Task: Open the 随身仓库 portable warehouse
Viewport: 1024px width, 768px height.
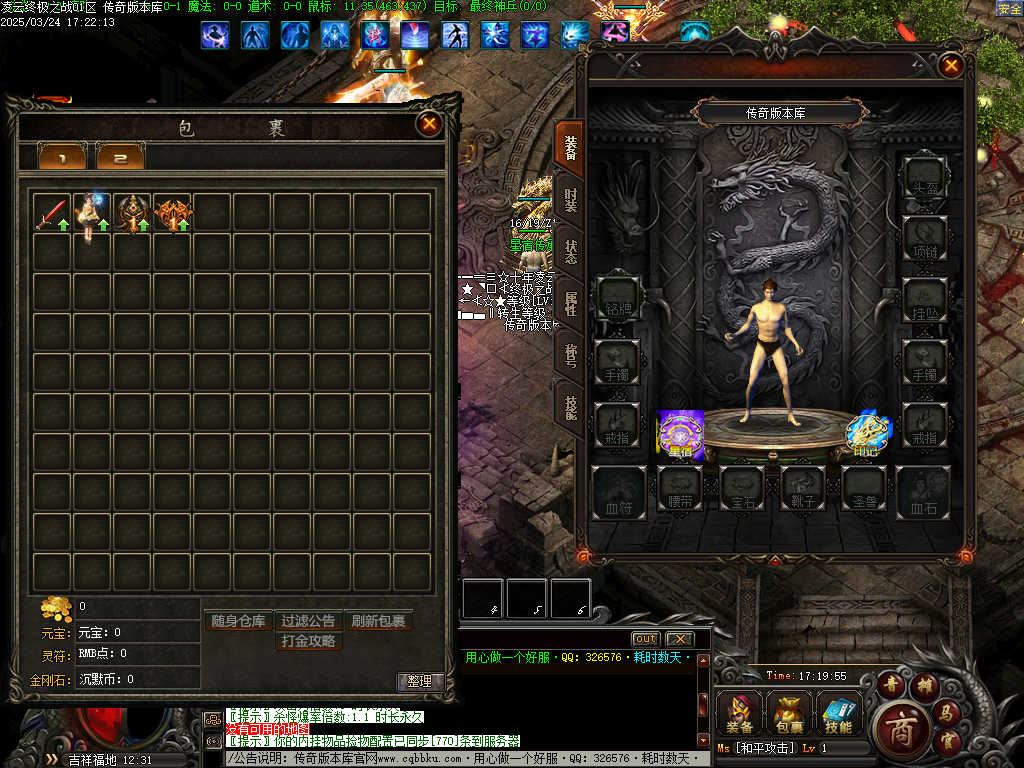Action: click(x=239, y=621)
